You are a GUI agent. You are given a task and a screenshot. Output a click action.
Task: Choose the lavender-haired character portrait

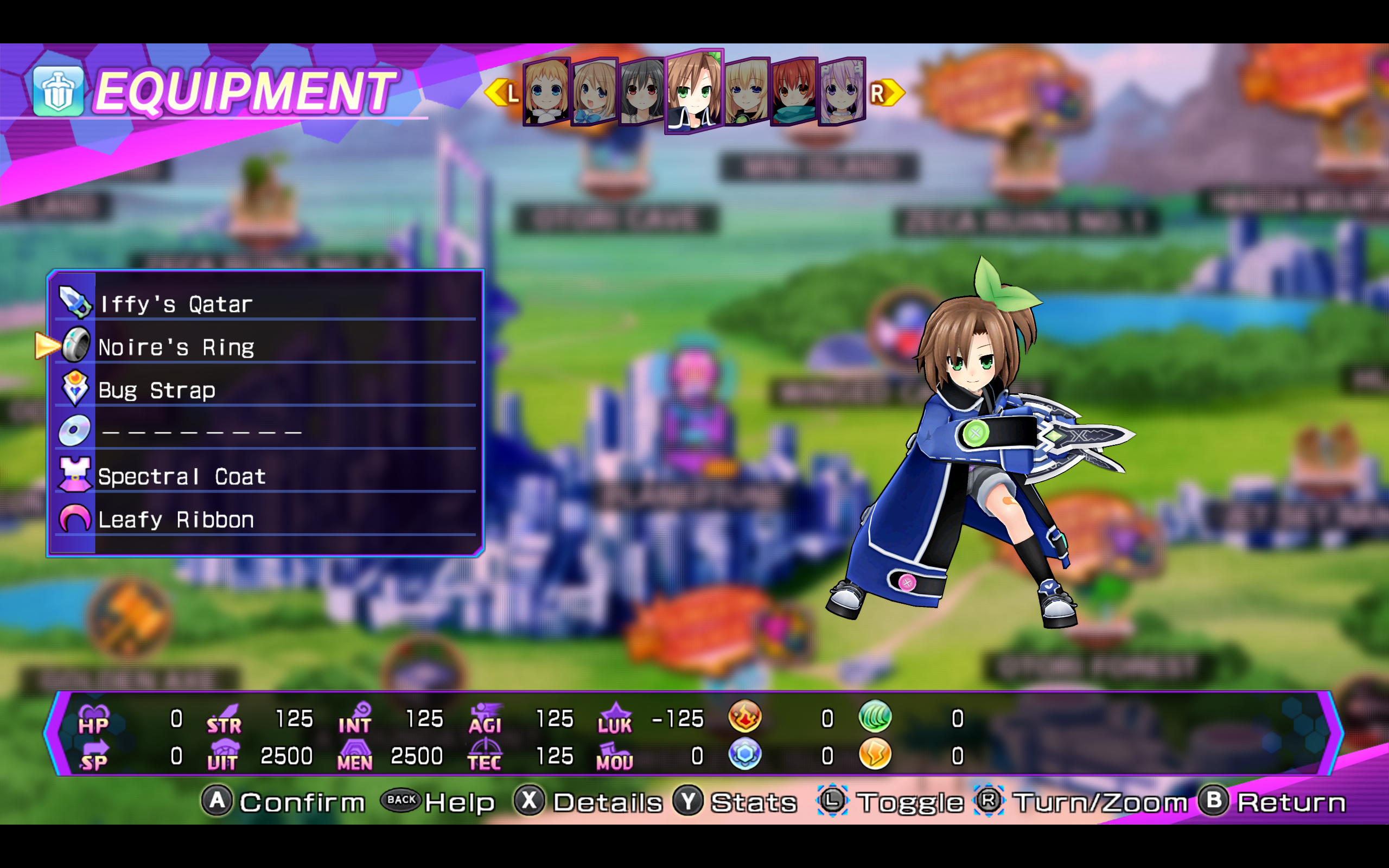coord(842,92)
